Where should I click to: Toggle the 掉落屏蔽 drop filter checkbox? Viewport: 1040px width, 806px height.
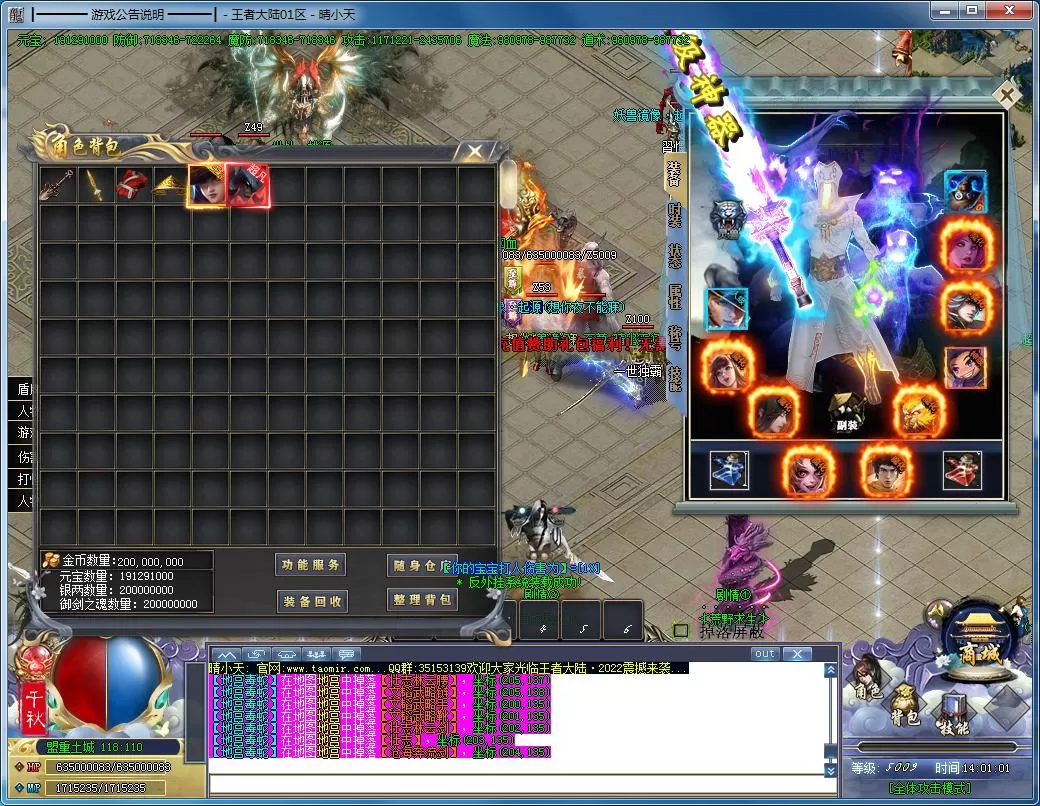pos(681,630)
